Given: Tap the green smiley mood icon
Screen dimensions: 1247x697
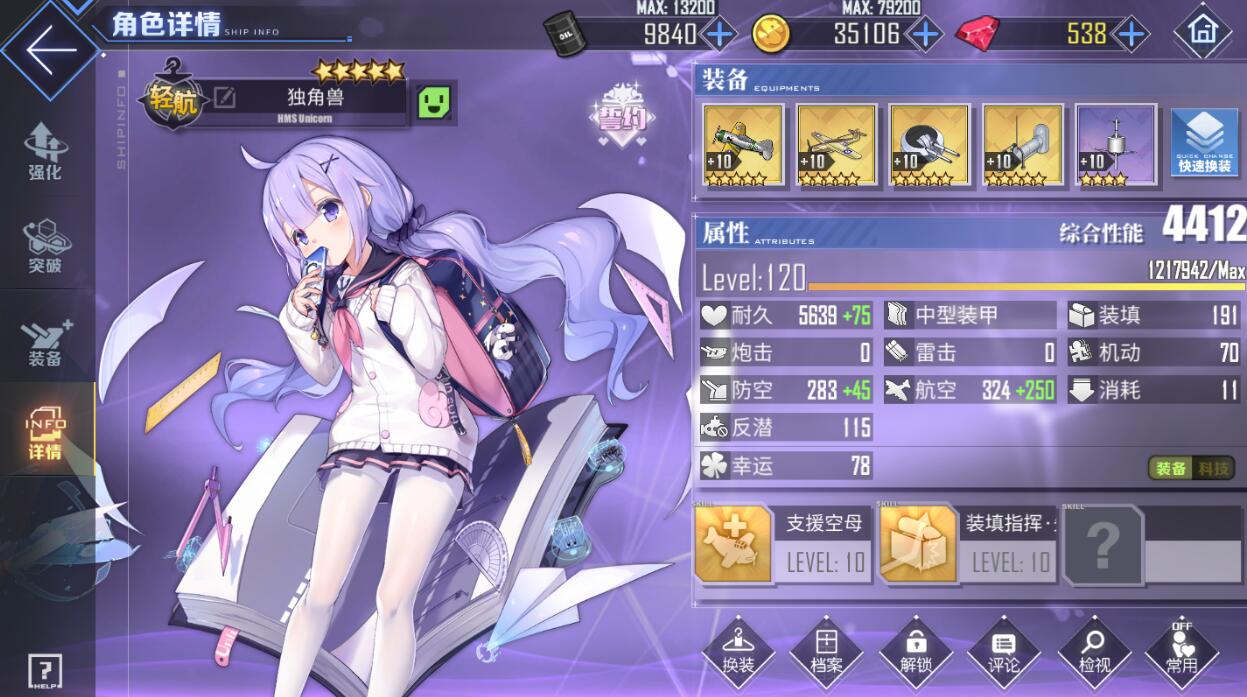Looking at the screenshot, I should [434, 102].
